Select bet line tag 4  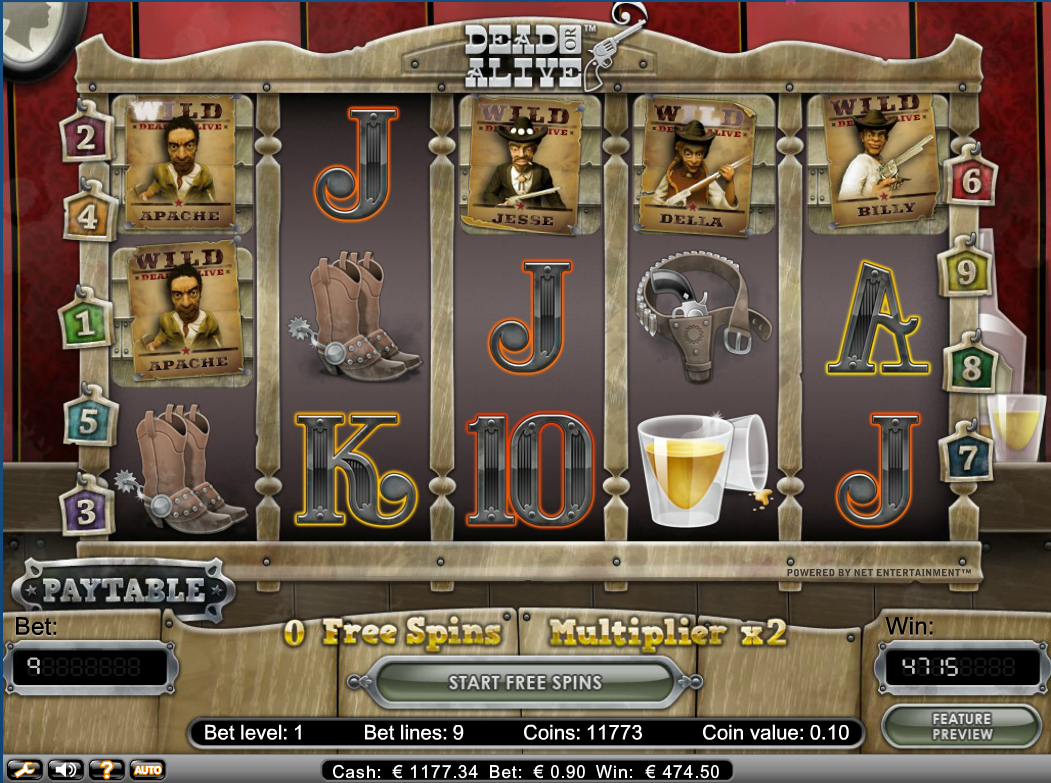click(88, 215)
